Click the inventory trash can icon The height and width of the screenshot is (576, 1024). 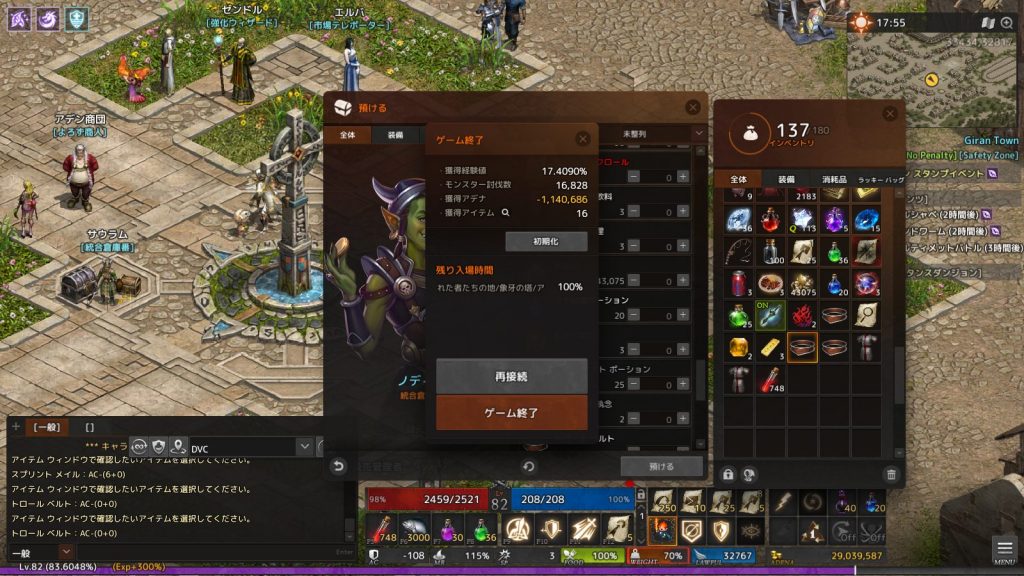[891, 474]
